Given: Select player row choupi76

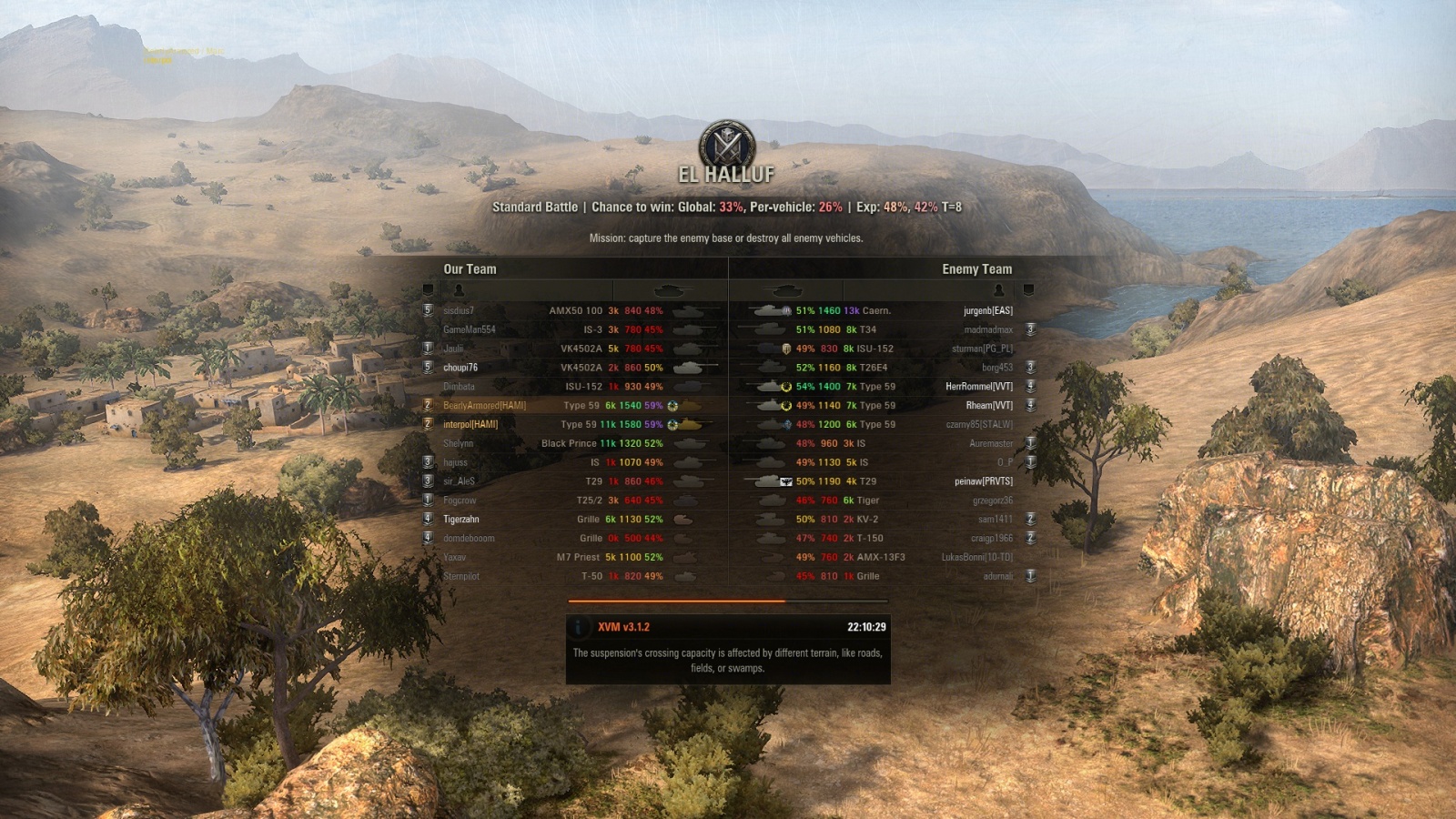Looking at the screenshot, I should click(460, 368).
